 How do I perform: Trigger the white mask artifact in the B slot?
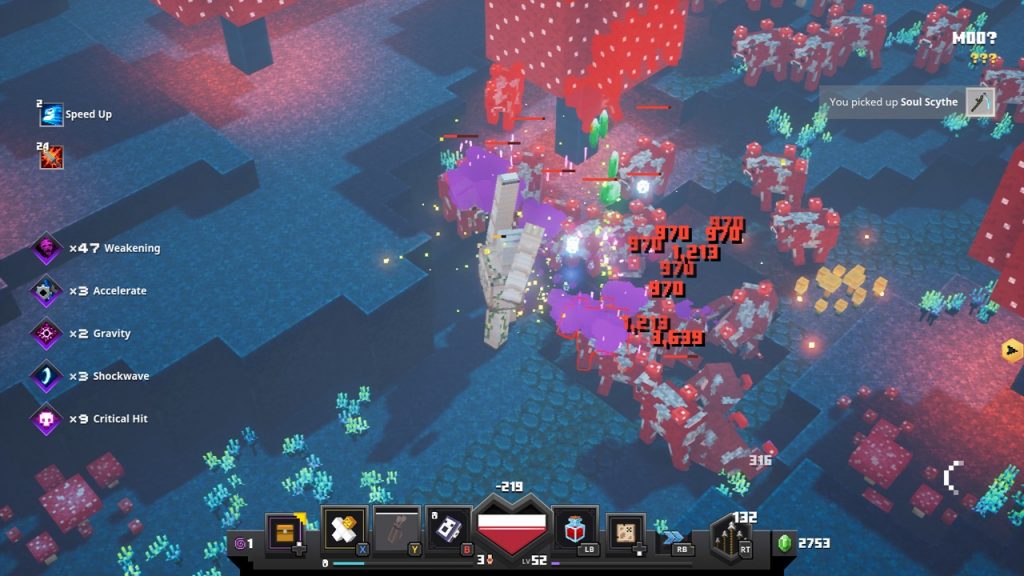[x=449, y=529]
